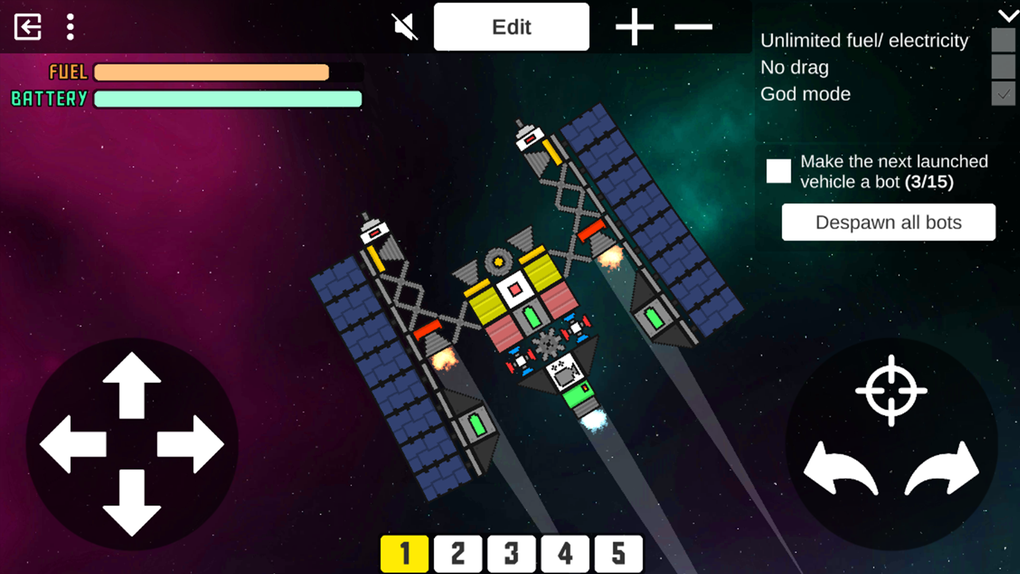Tick the No drag checkbox
The width and height of the screenshot is (1020, 574).
[1003, 67]
